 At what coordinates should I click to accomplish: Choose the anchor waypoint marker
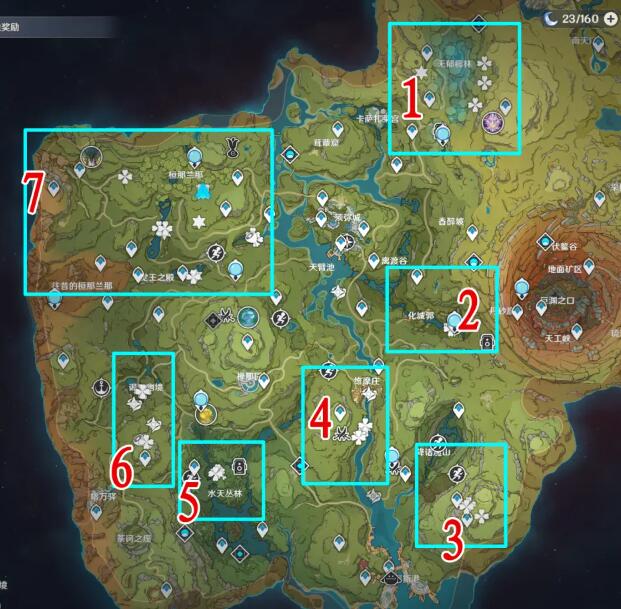point(100,387)
